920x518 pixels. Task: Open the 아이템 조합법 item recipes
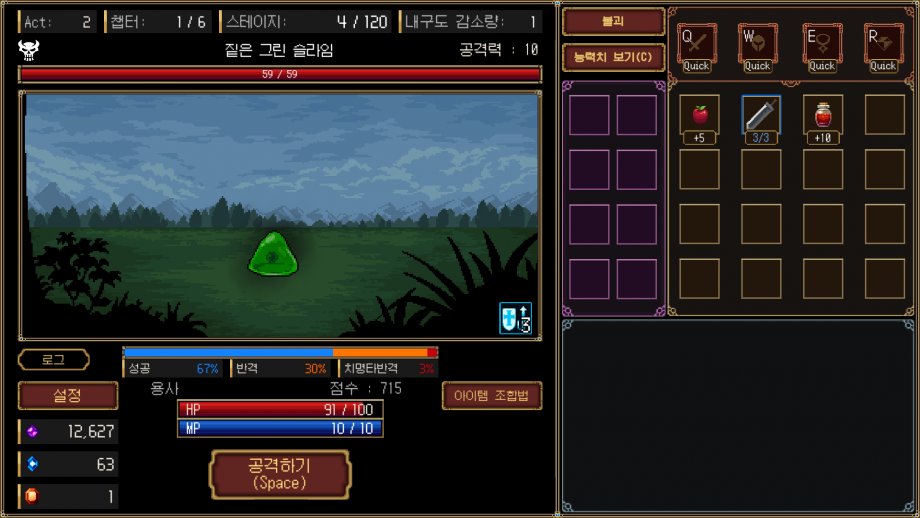(491, 396)
